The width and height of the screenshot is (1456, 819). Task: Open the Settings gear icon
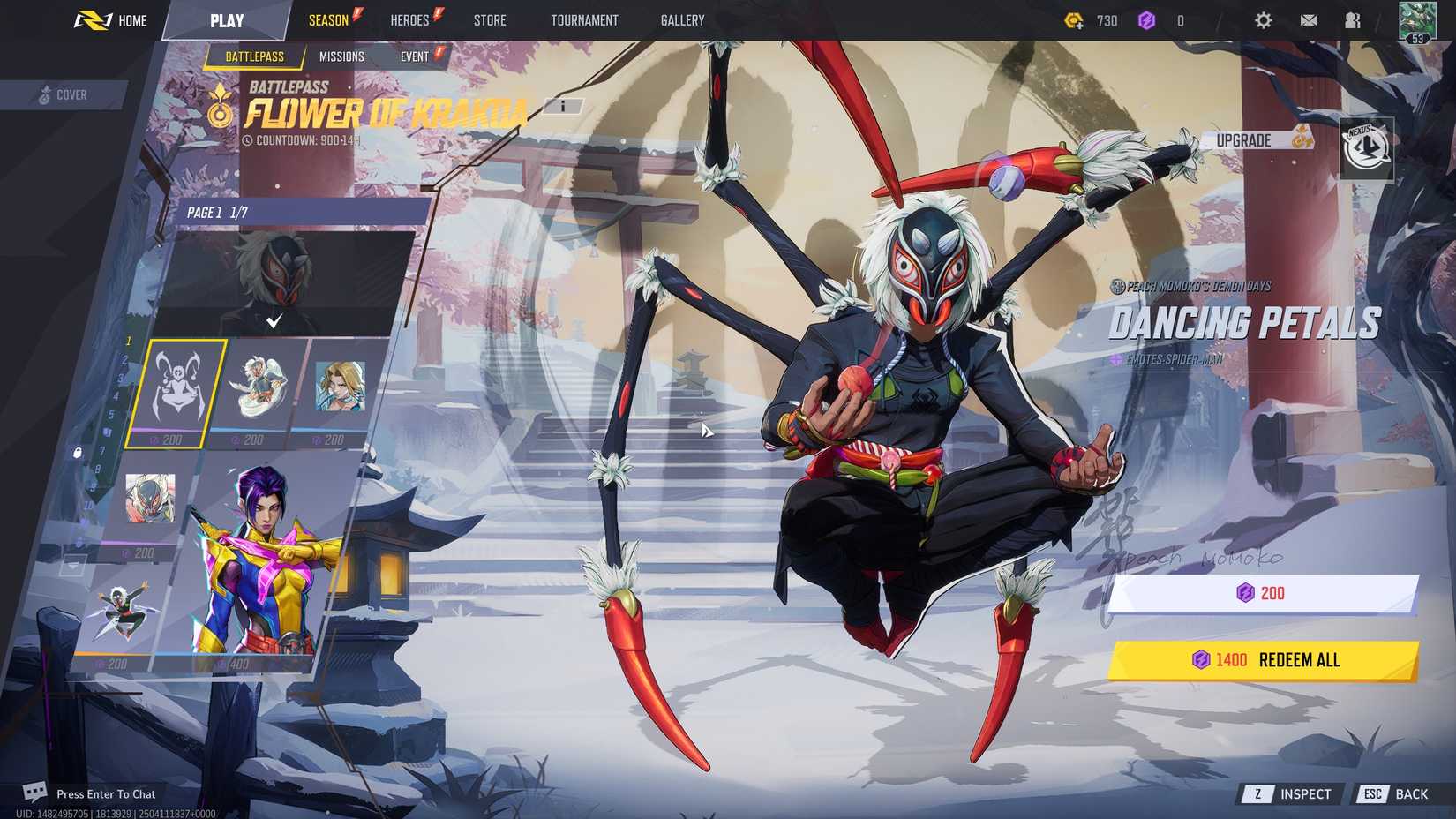pyautogui.click(x=1265, y=19)
